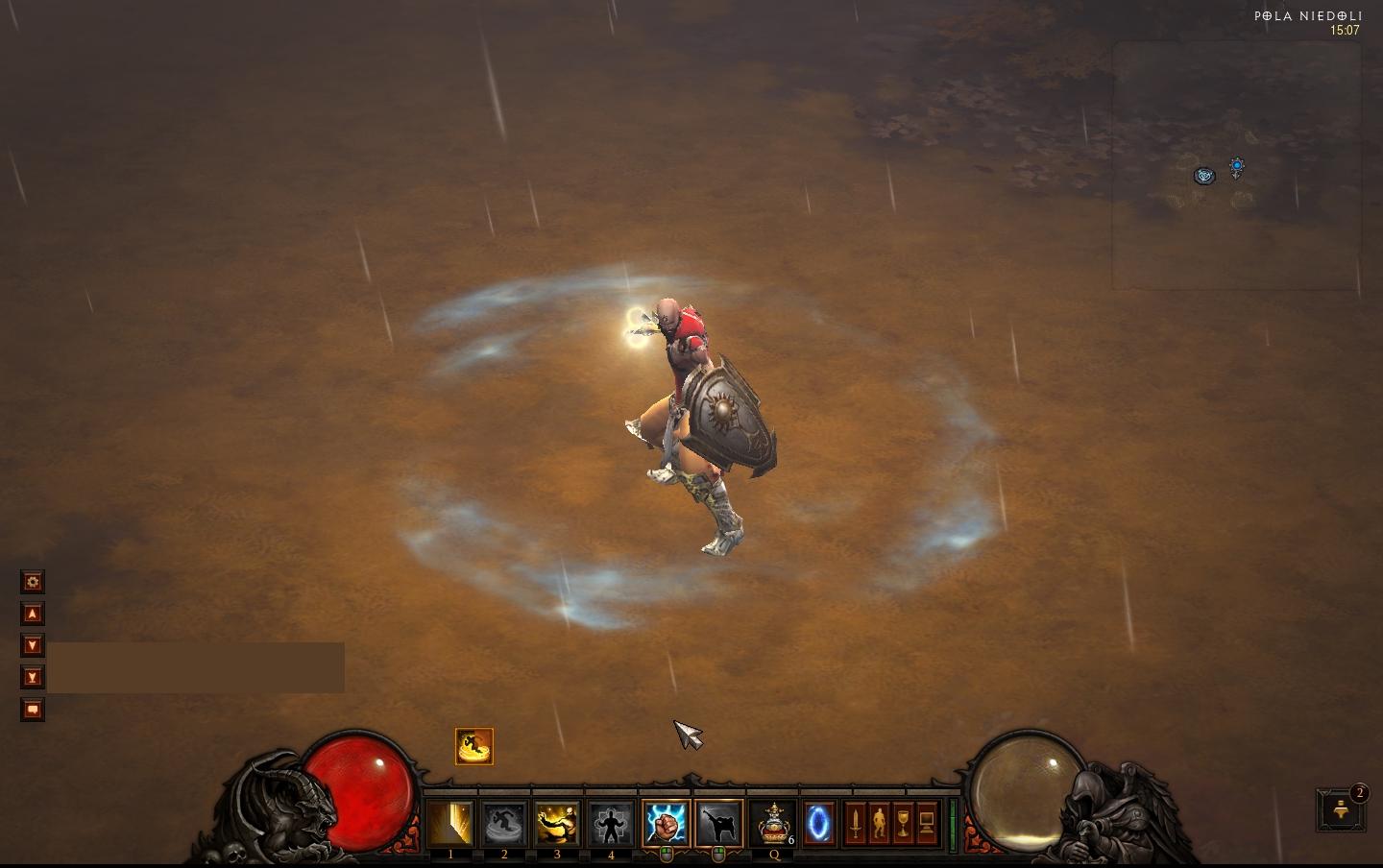Trigger the standing figure mantra skill in slot 4
Image resolution: width=1383 pixels, height=868 pixels.
(611, 824)
